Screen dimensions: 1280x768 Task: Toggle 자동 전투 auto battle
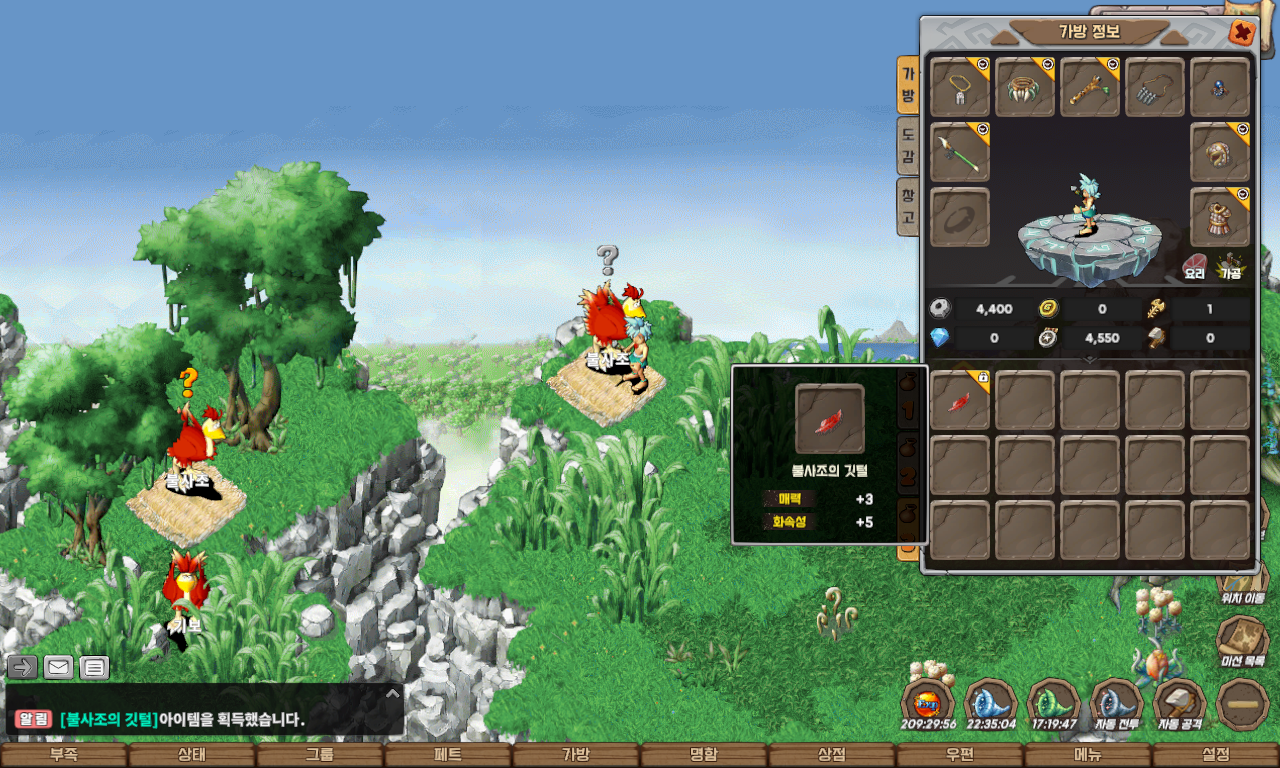coord(1117,705)
